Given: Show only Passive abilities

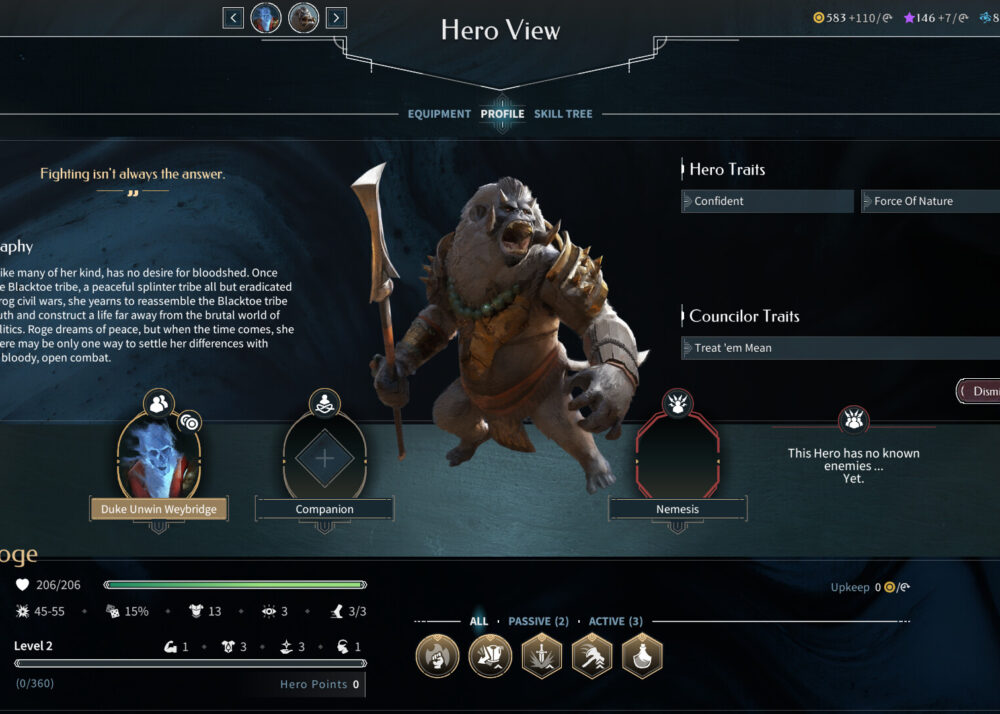Looking at the screenshot, I should (x=538, y=621).
